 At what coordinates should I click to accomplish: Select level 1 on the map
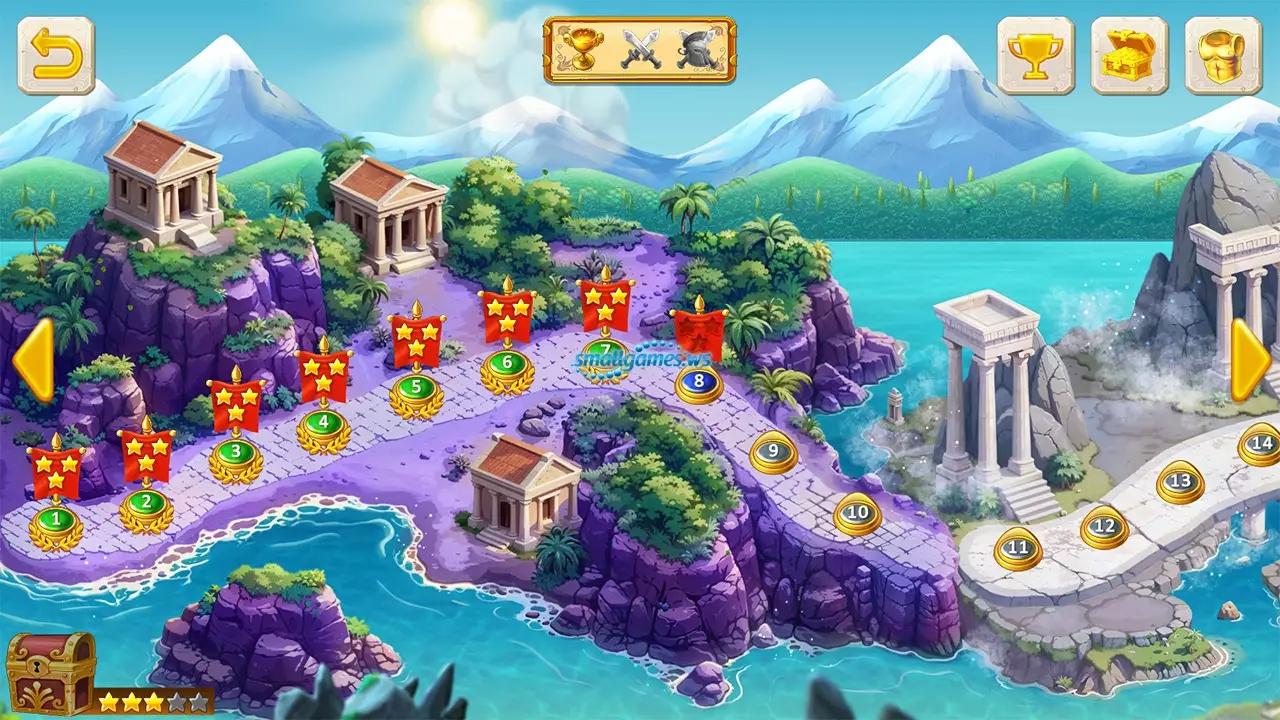[x=56, y=520]
